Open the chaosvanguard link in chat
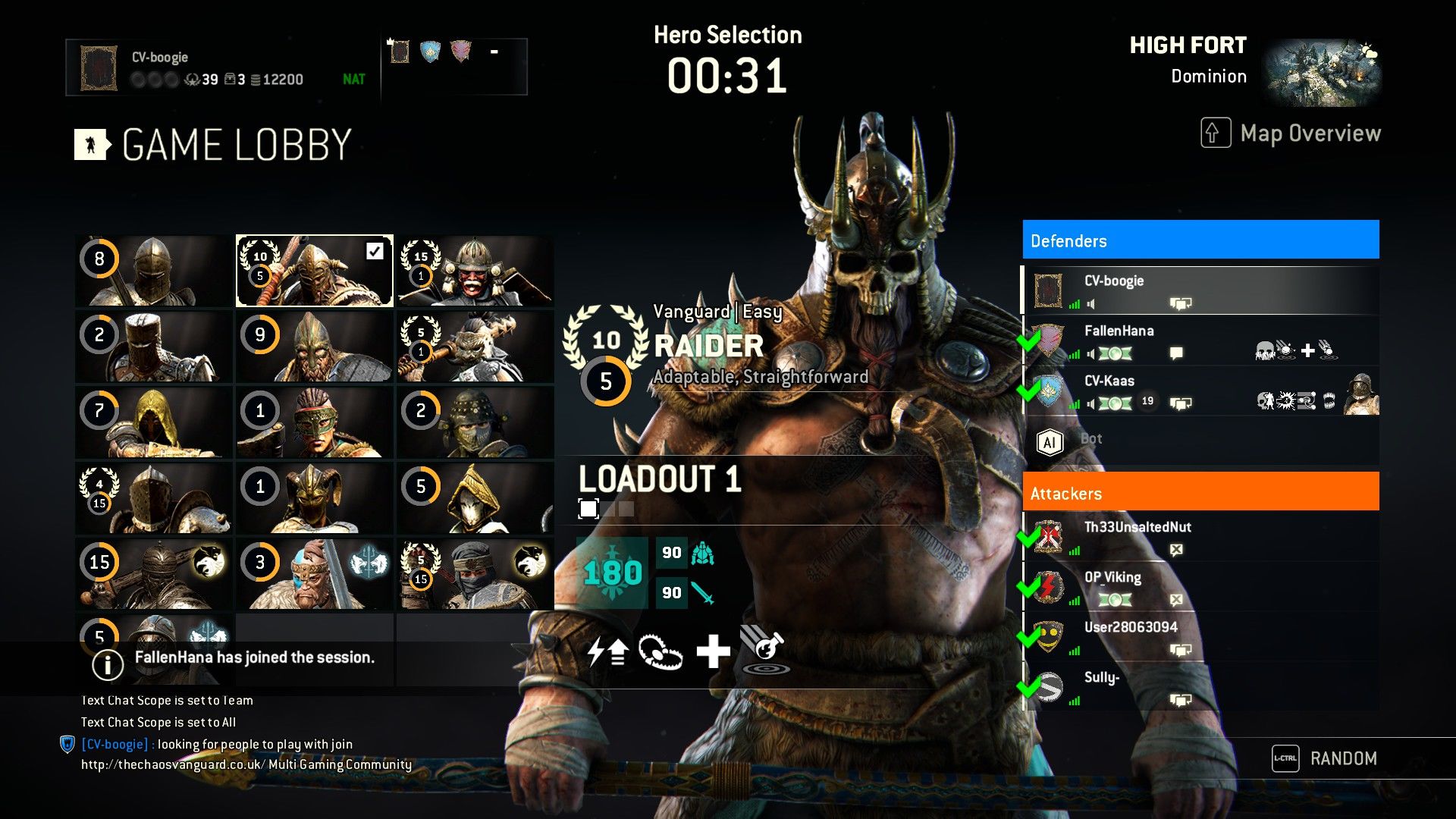 173,764
